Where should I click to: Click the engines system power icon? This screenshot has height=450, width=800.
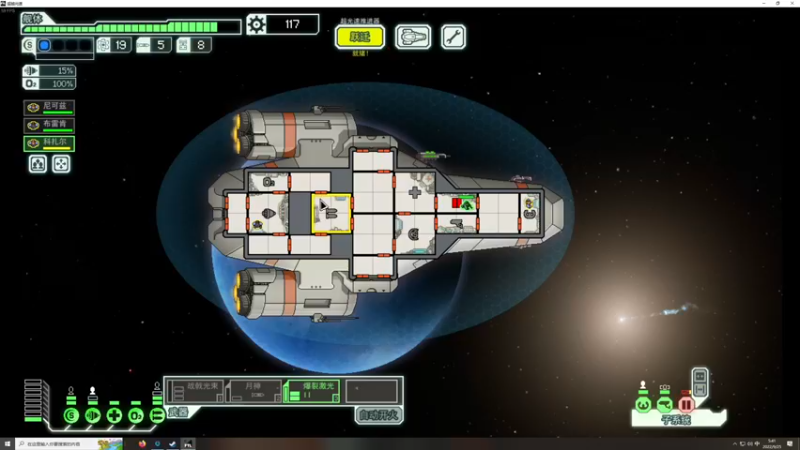pos(93,415)
